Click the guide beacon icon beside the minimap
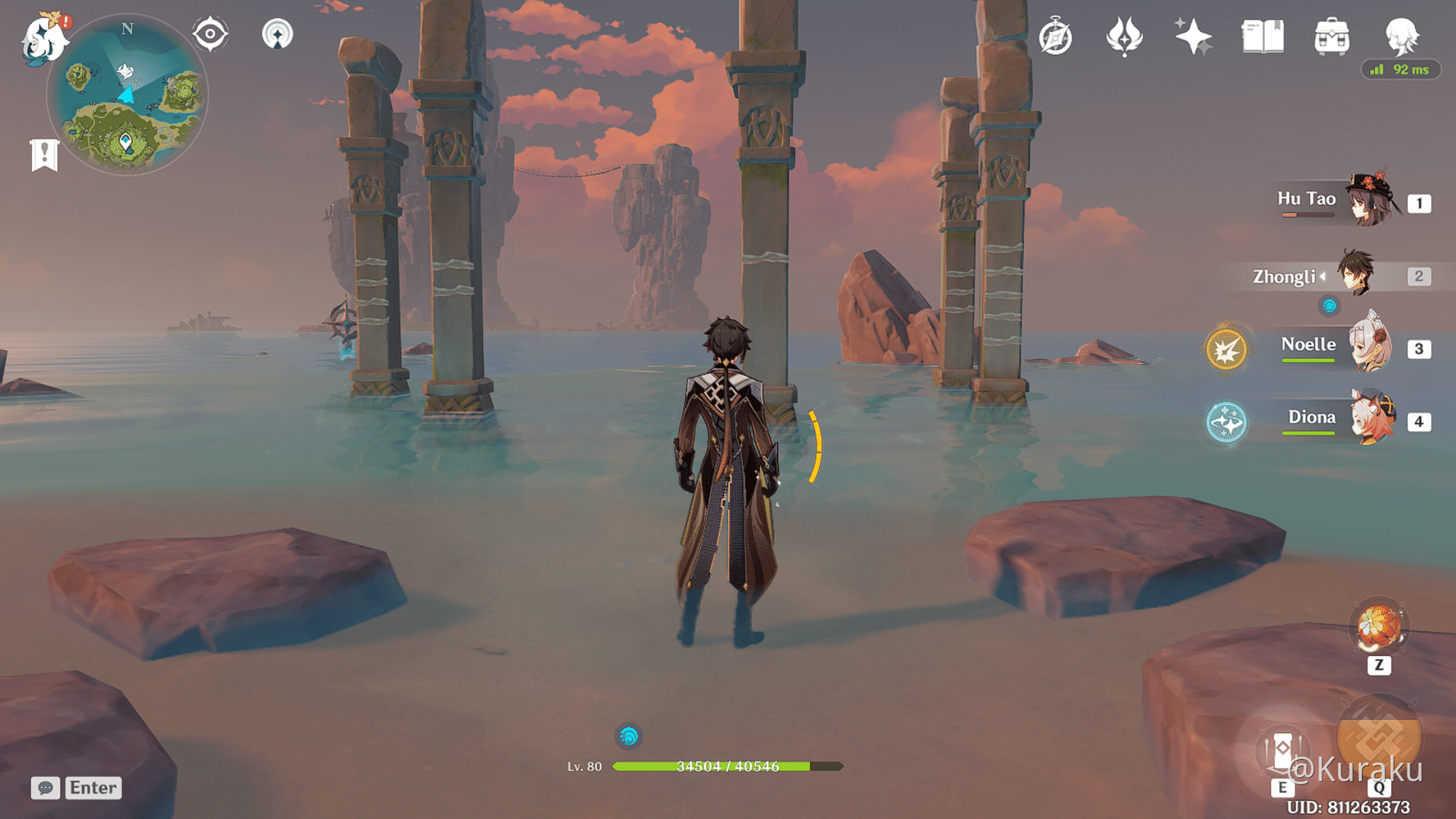This screenshot has height=819, width=1456. tap(278, 34)
